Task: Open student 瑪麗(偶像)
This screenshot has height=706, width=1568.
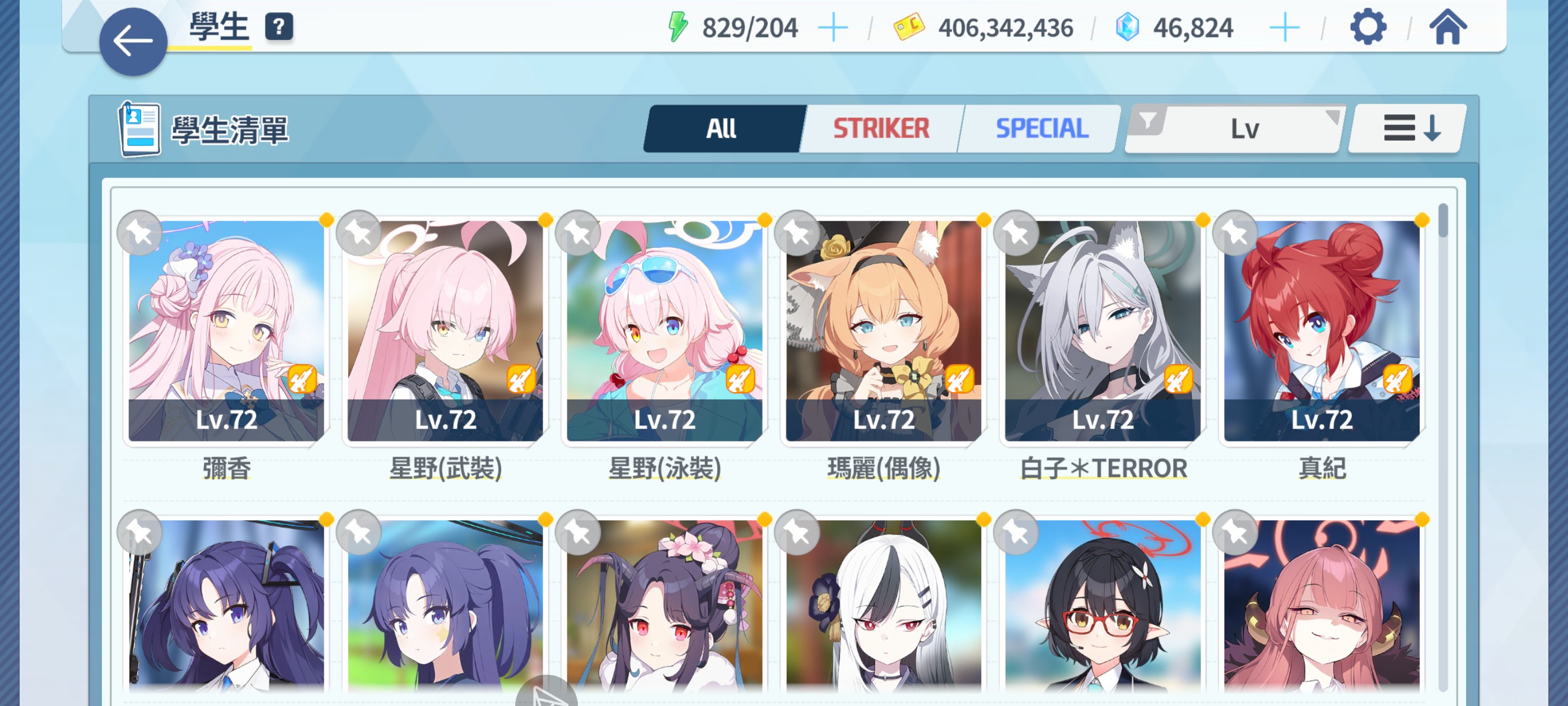Action: coord(884,331)
